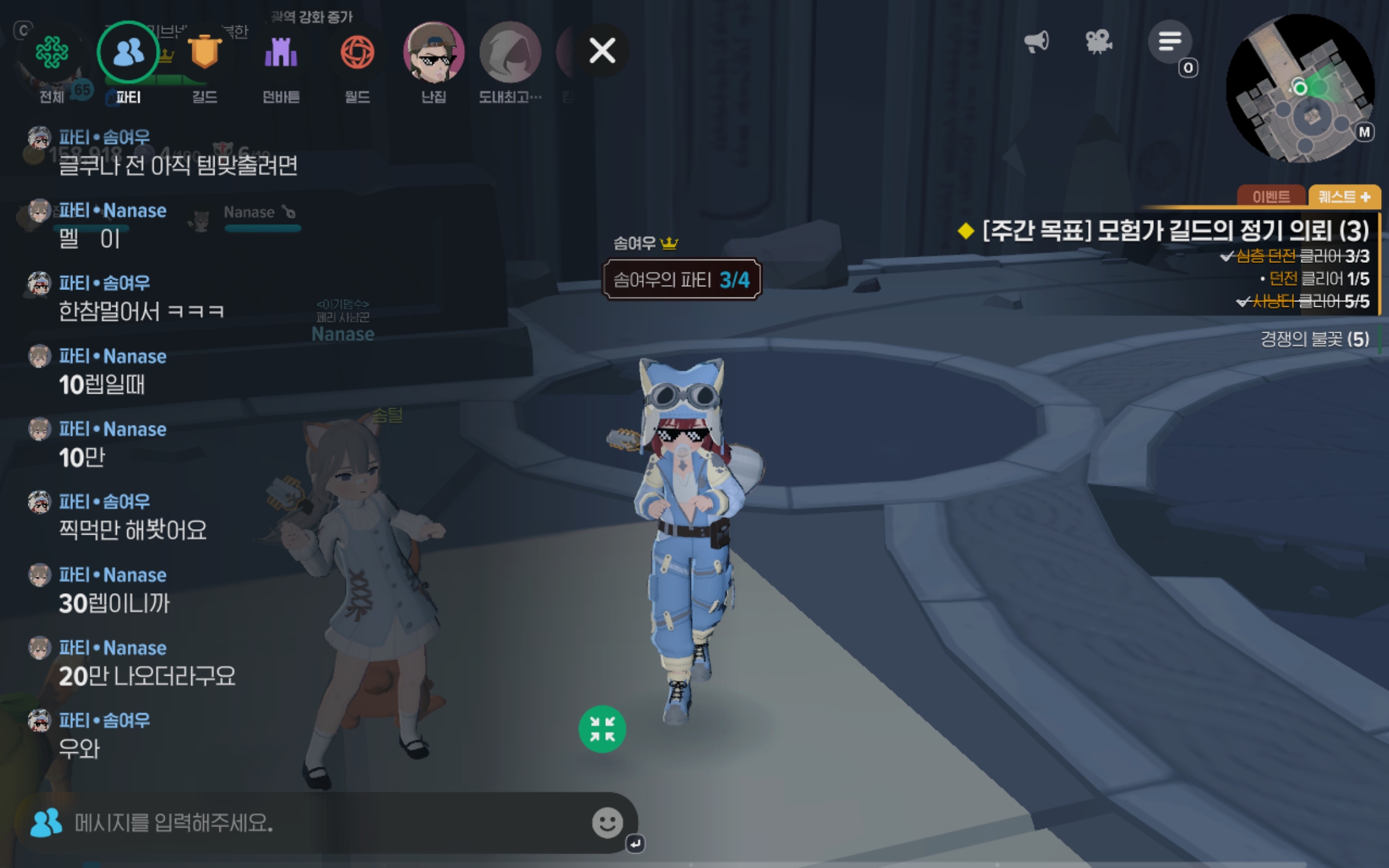Screen dimensions: 1389x868
Task: Open the circular minimap
Action: 1300,89
